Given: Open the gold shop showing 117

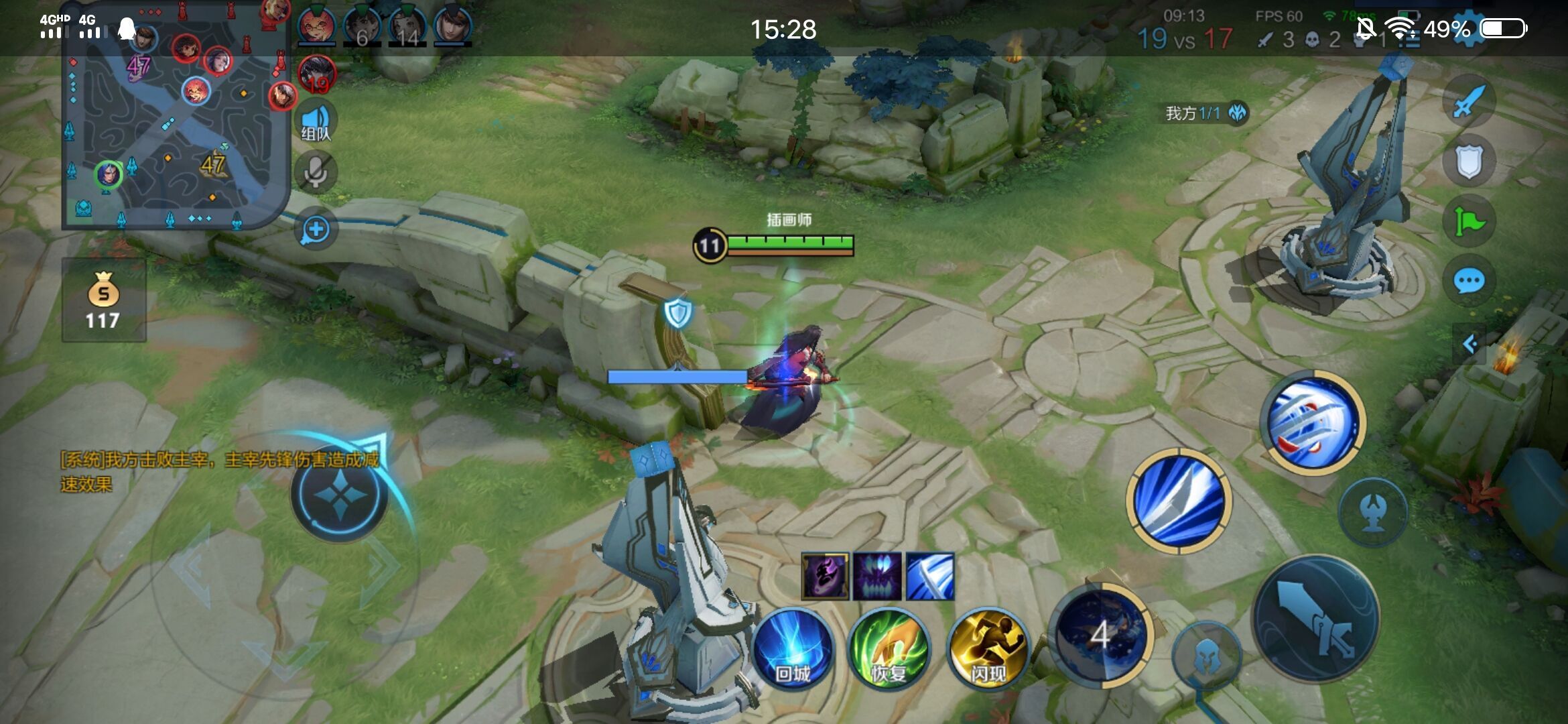Looking at the screenshot, I should (x=104, y=300).
